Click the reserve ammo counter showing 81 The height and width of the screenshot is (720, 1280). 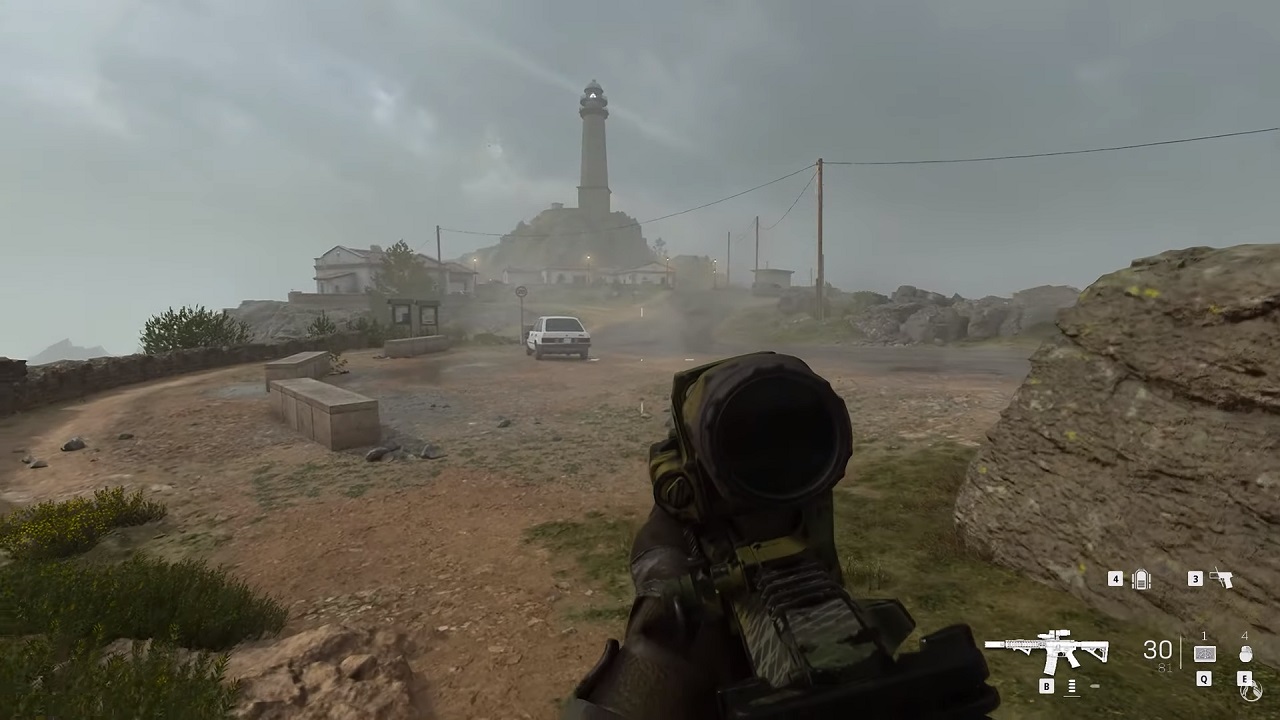pos(1166,667)
